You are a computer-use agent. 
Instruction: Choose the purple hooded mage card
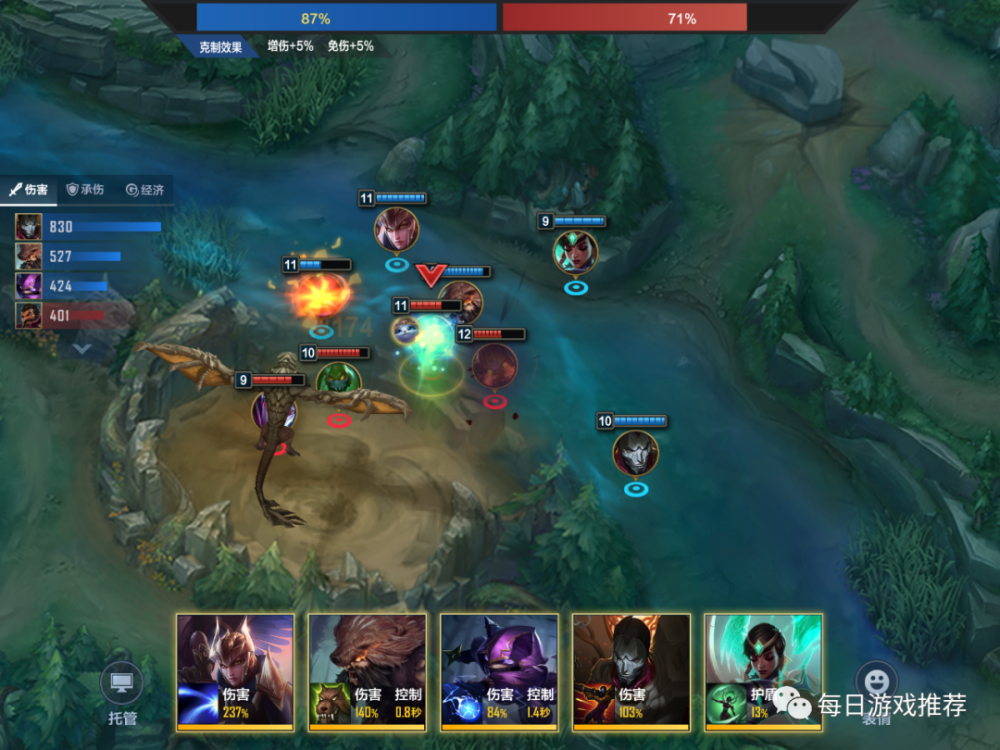point(499,670)
